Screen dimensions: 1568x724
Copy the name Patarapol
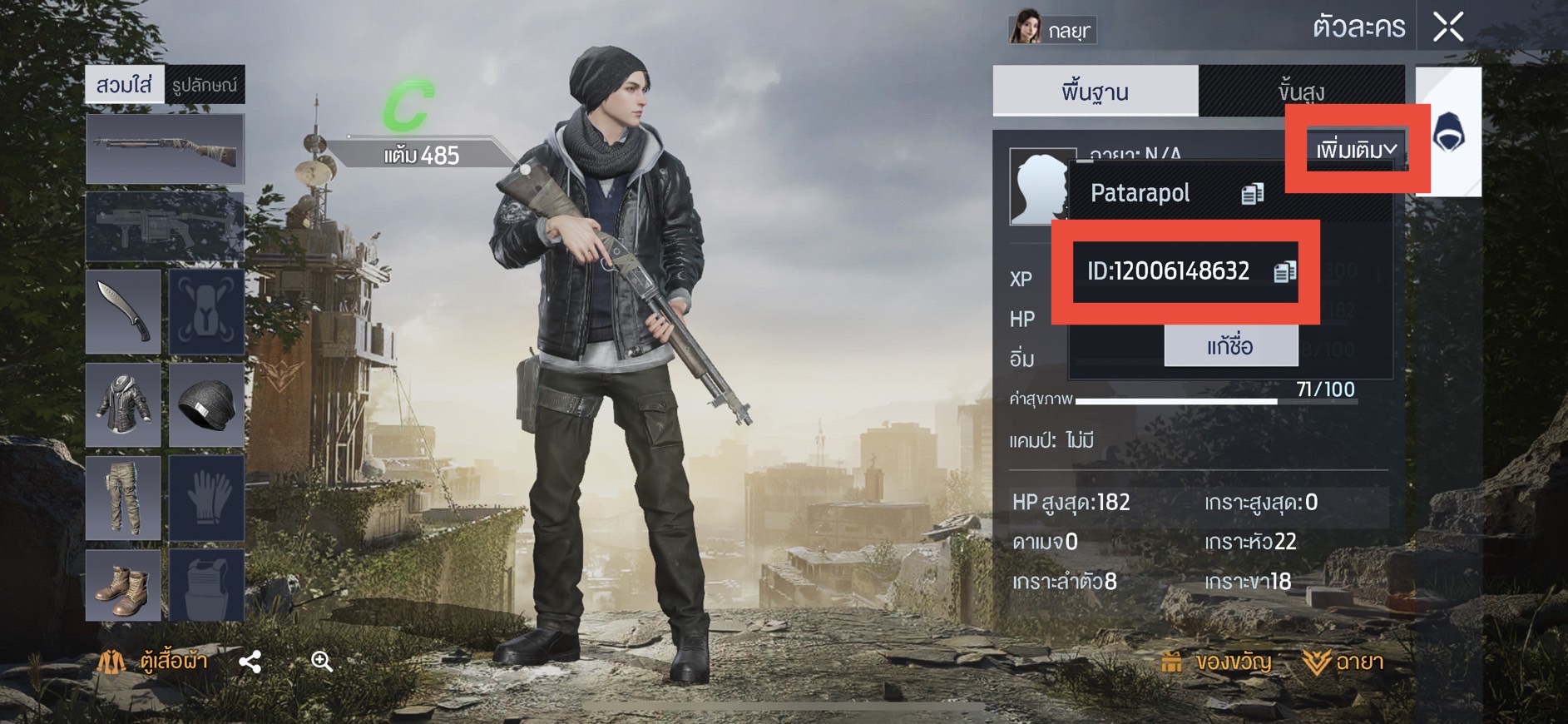point(1252,194)
